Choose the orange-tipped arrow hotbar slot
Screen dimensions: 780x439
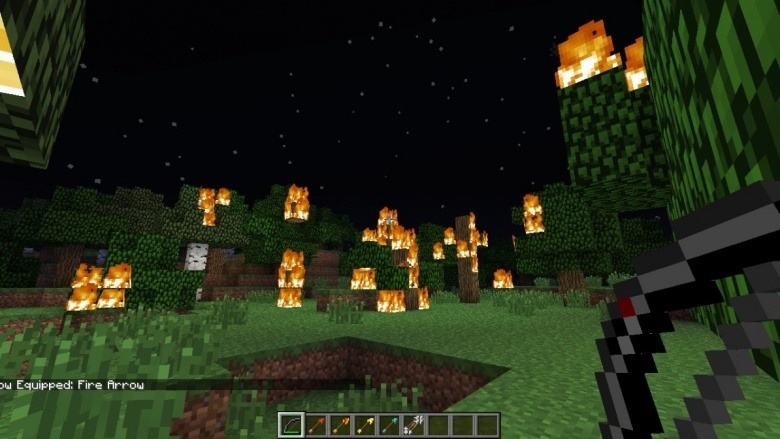[x=340, y=425]
